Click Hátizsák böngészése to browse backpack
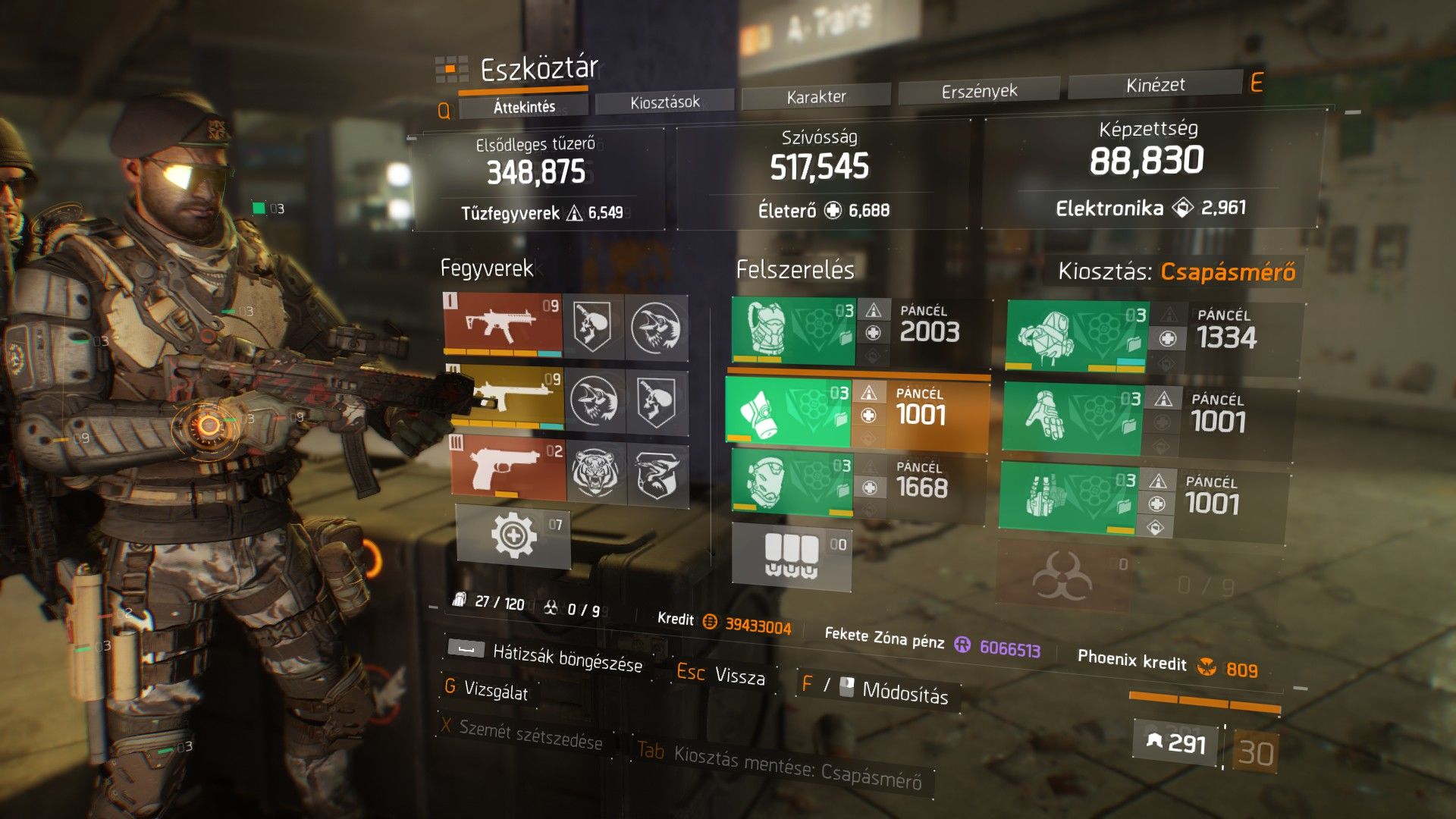 coord(566,658)
